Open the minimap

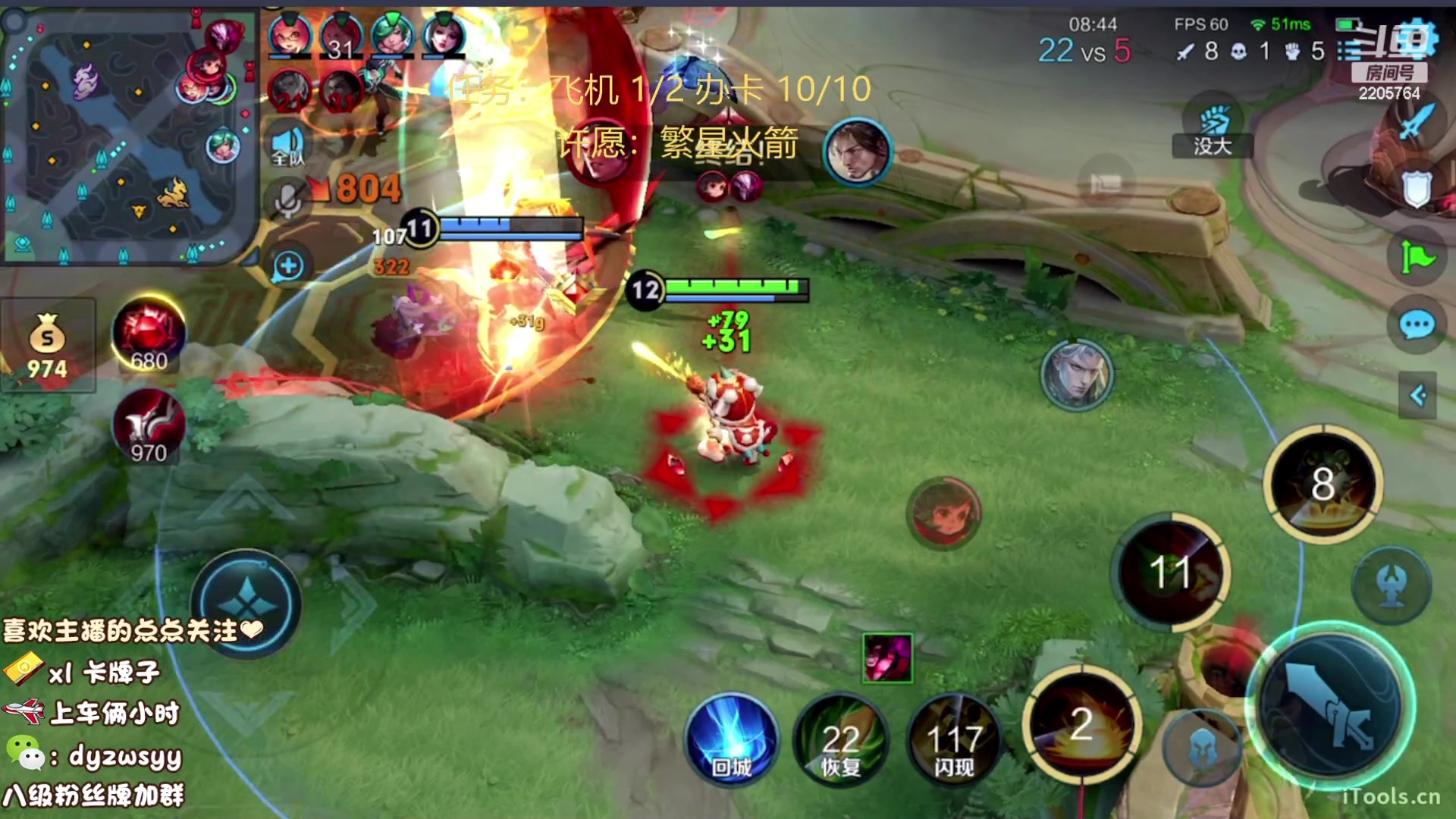129,136
